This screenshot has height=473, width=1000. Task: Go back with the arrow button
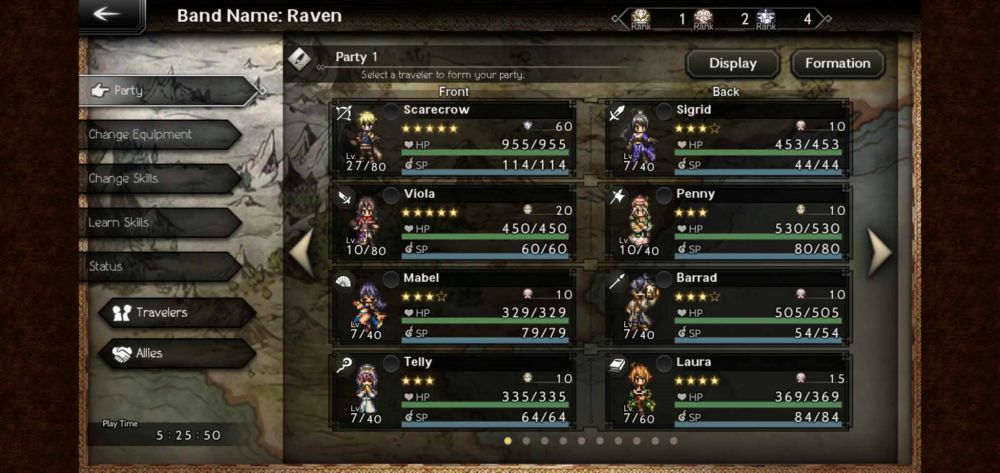click(x=109, y=15)
